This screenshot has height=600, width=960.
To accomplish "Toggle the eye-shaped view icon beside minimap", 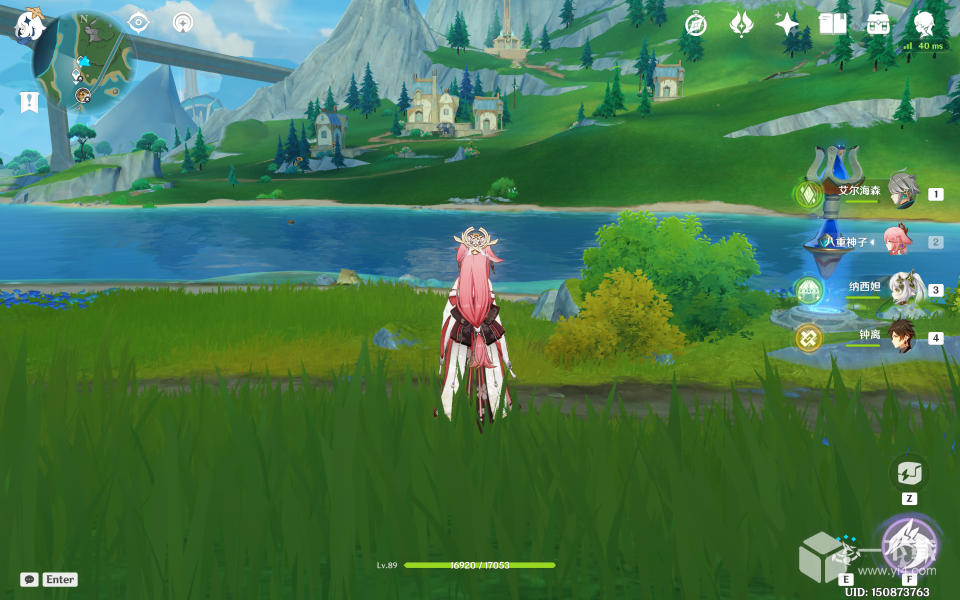I will click(x=138, y=23).
